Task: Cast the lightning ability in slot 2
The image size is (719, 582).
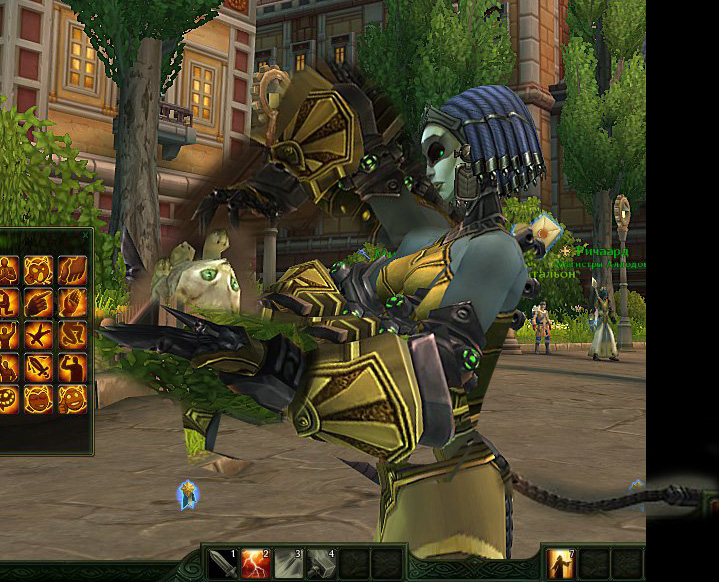Action: click(x=256, y=565)
